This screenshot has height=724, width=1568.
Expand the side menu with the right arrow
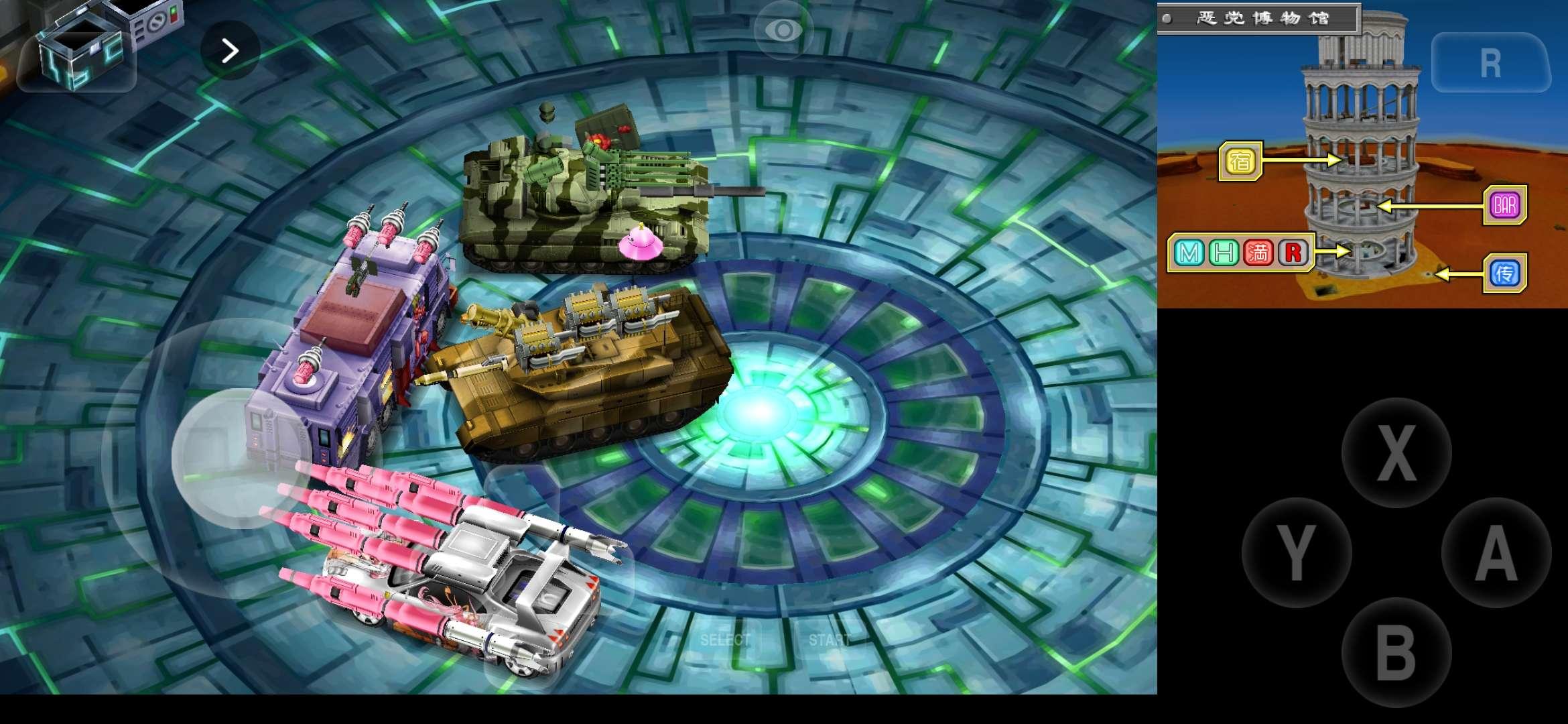[x=231, y=50]
